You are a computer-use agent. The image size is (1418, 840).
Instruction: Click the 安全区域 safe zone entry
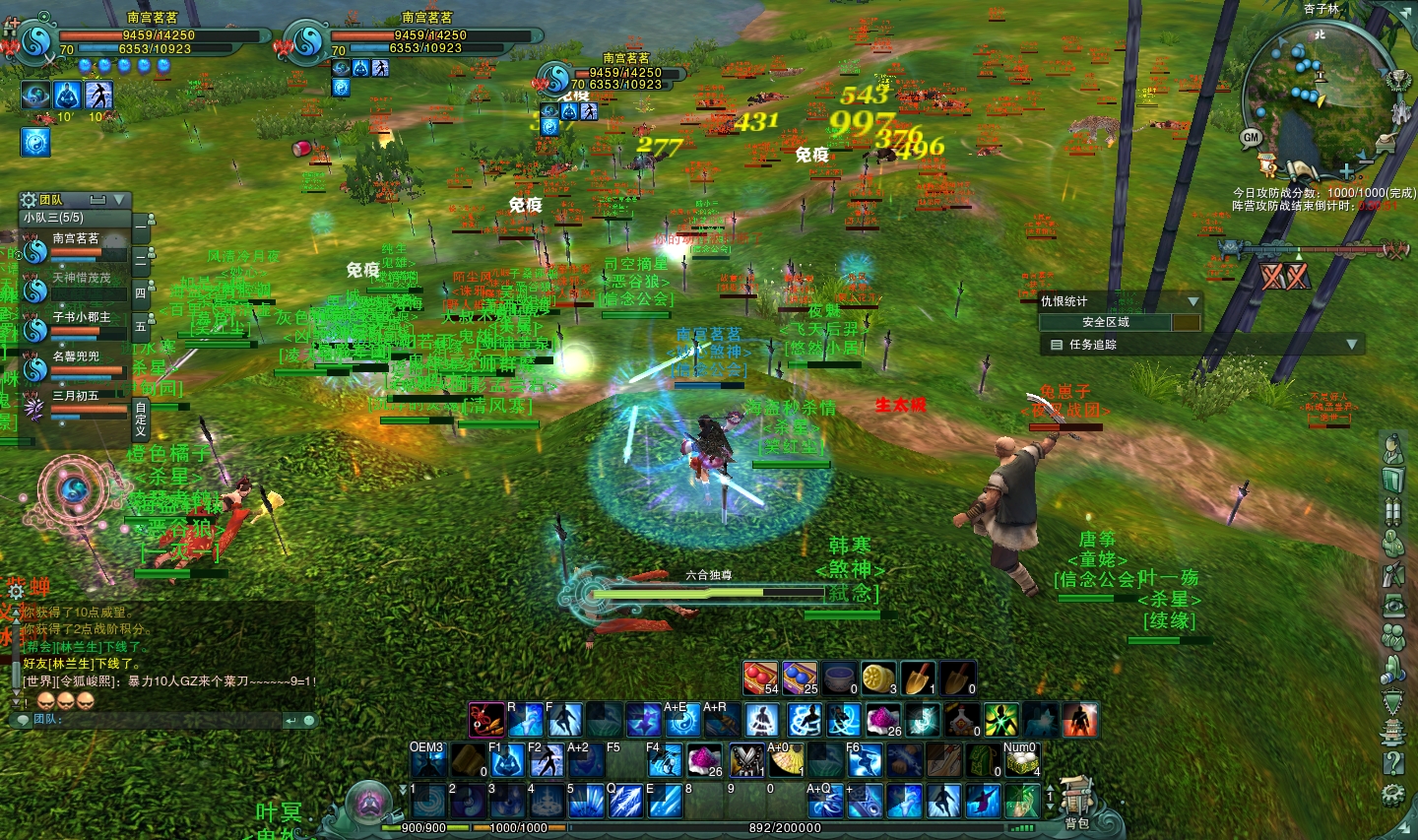tap(1105, 322)
